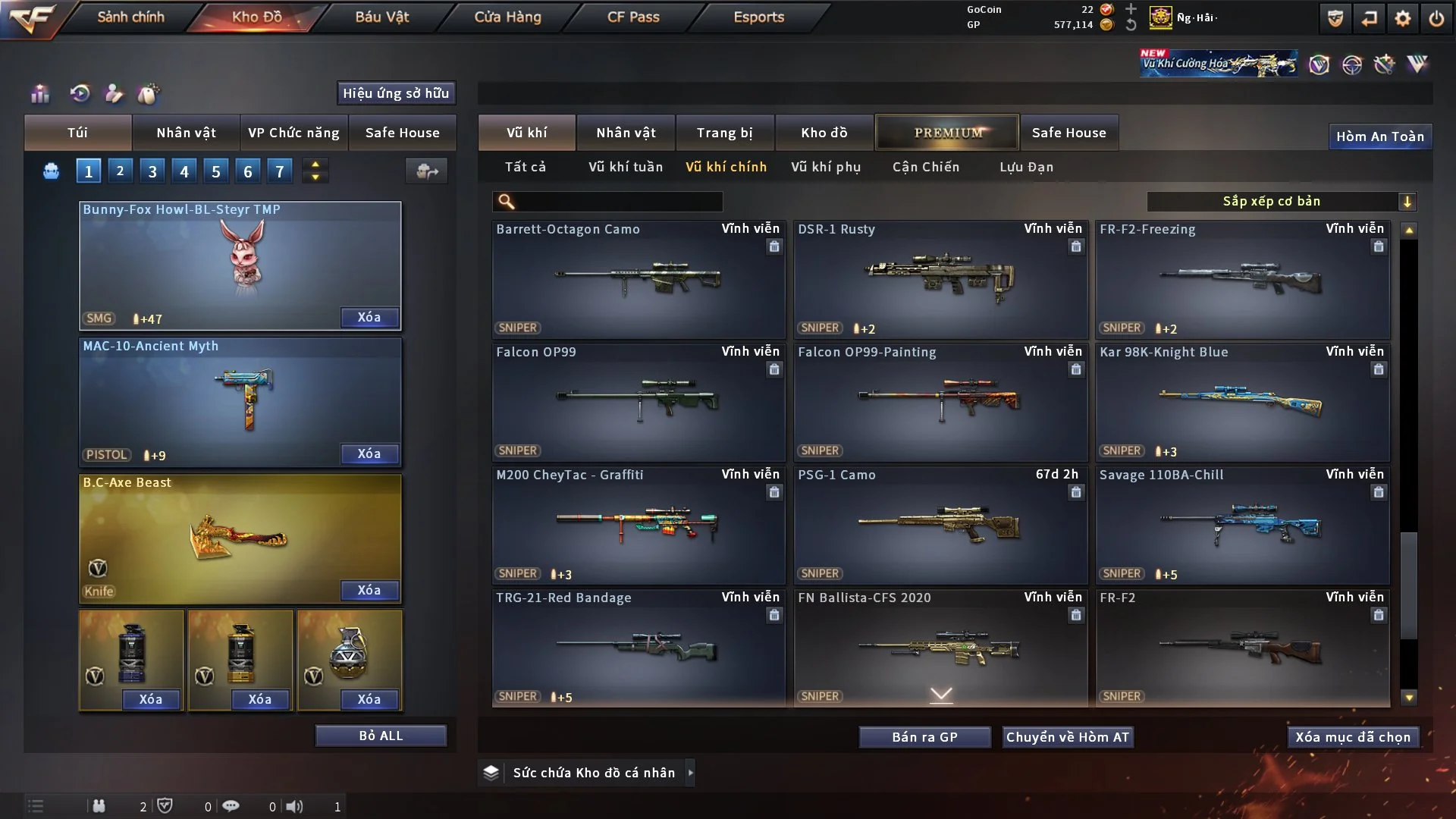Open the Sảnh chính main lobby
The height and width of the screenshot is (819, 1456).
[x=130, y=17]
